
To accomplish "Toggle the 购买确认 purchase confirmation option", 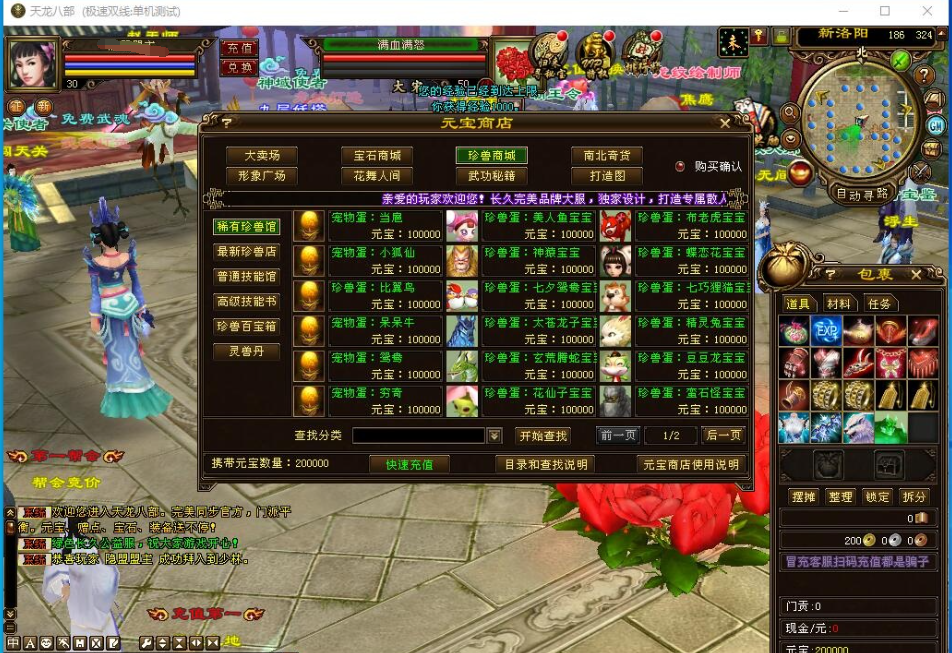I will coord(681,167).
